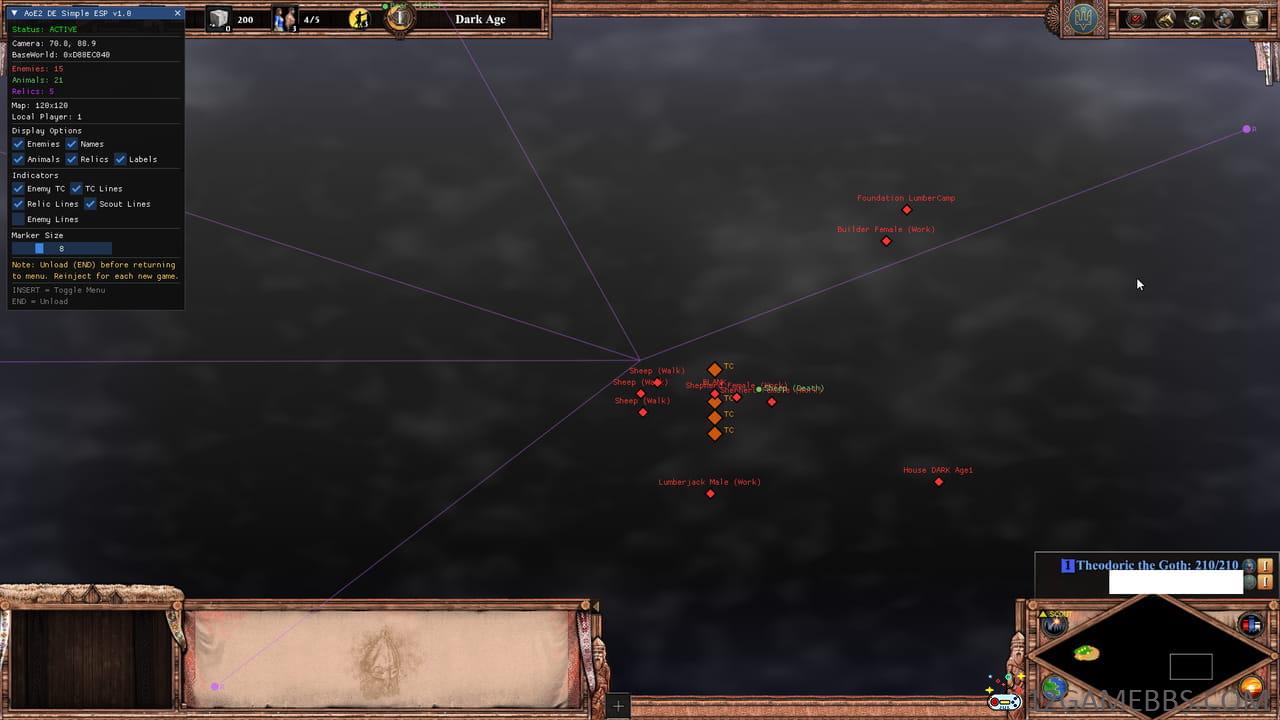1280x720 pixels.
Task: Click the stone resource icon
Action: [x=217, y=19]
